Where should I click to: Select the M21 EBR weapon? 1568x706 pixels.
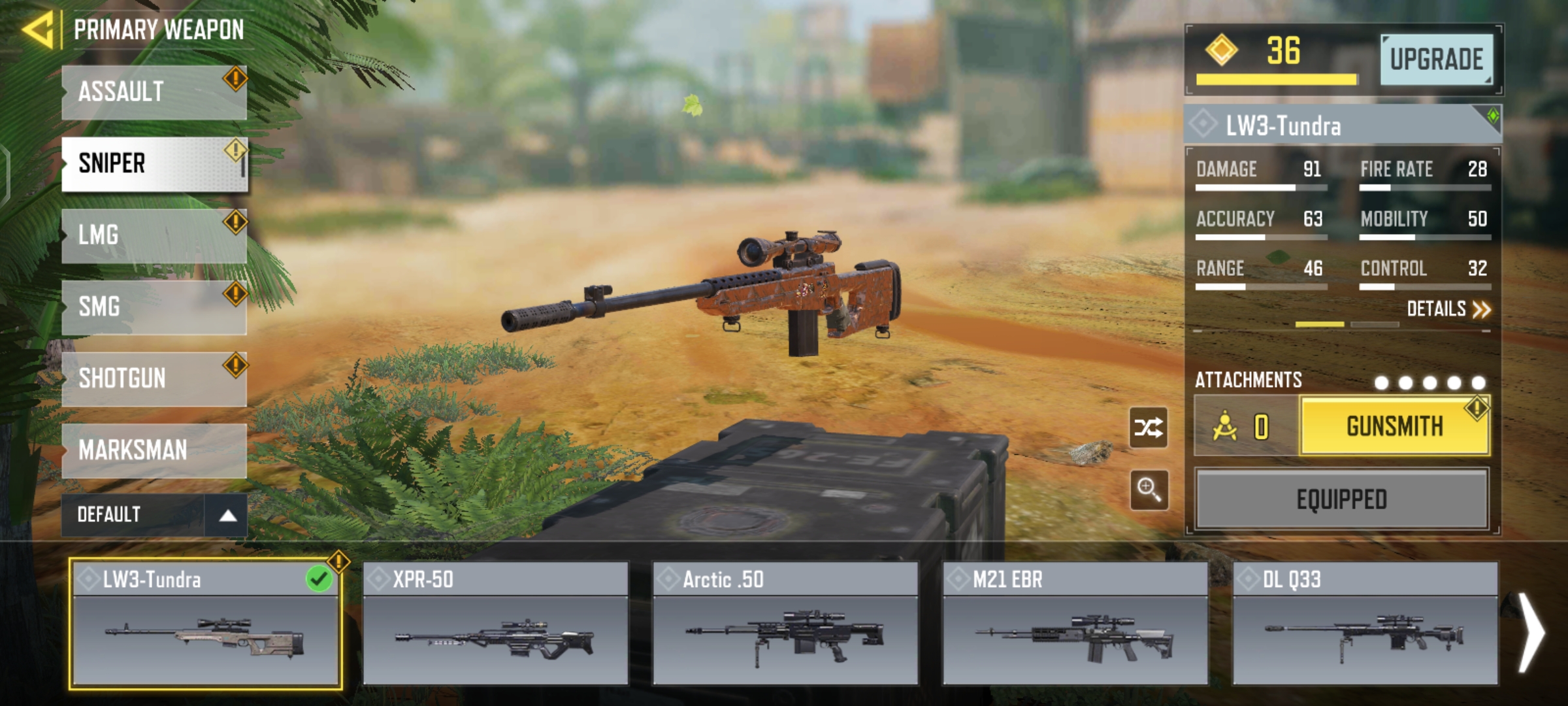tap(1075, 624)
